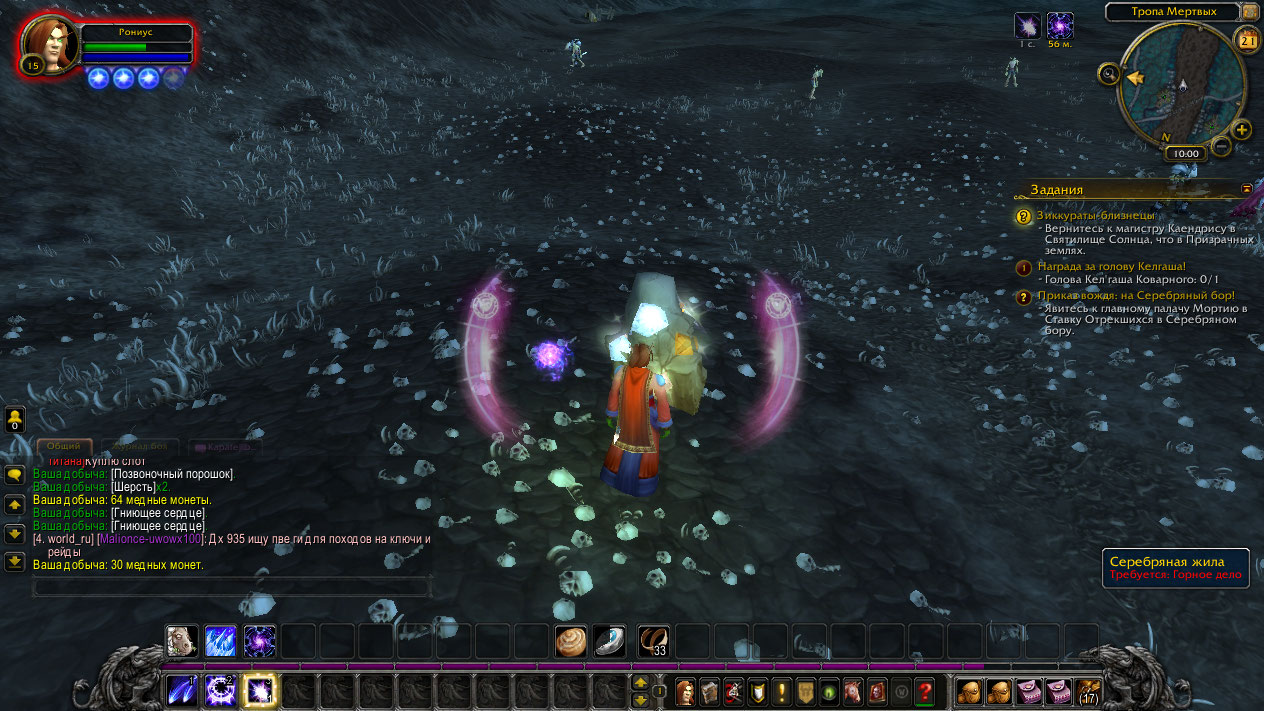Open the main backpack showing (17)

[1088, 691]
